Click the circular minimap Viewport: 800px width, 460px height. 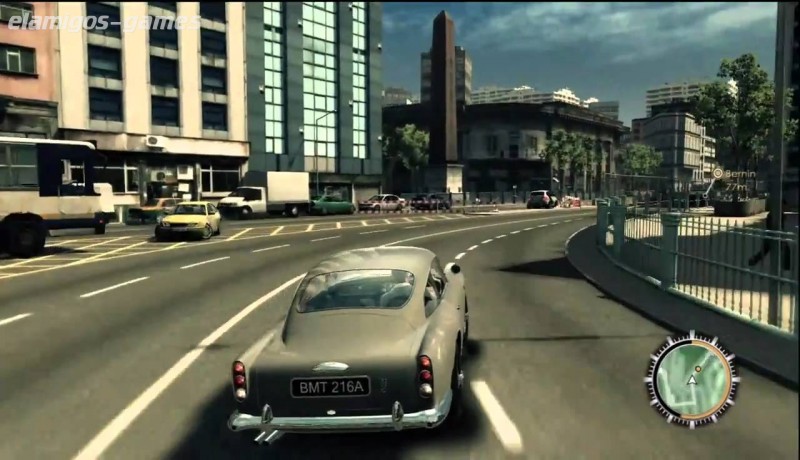691,379
